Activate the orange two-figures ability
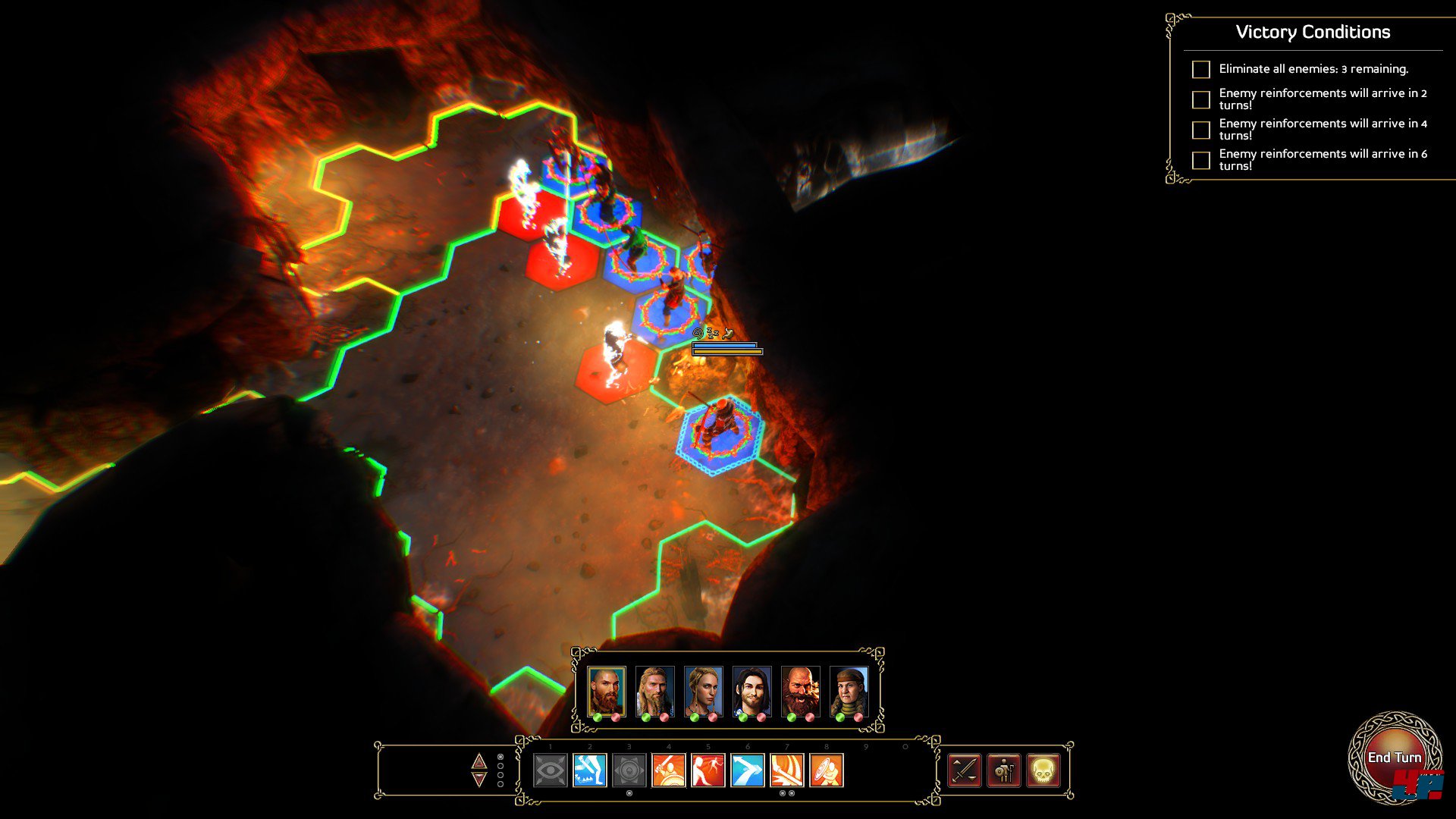Screen dimensions: 1456x819 click(x=708, y=770)
